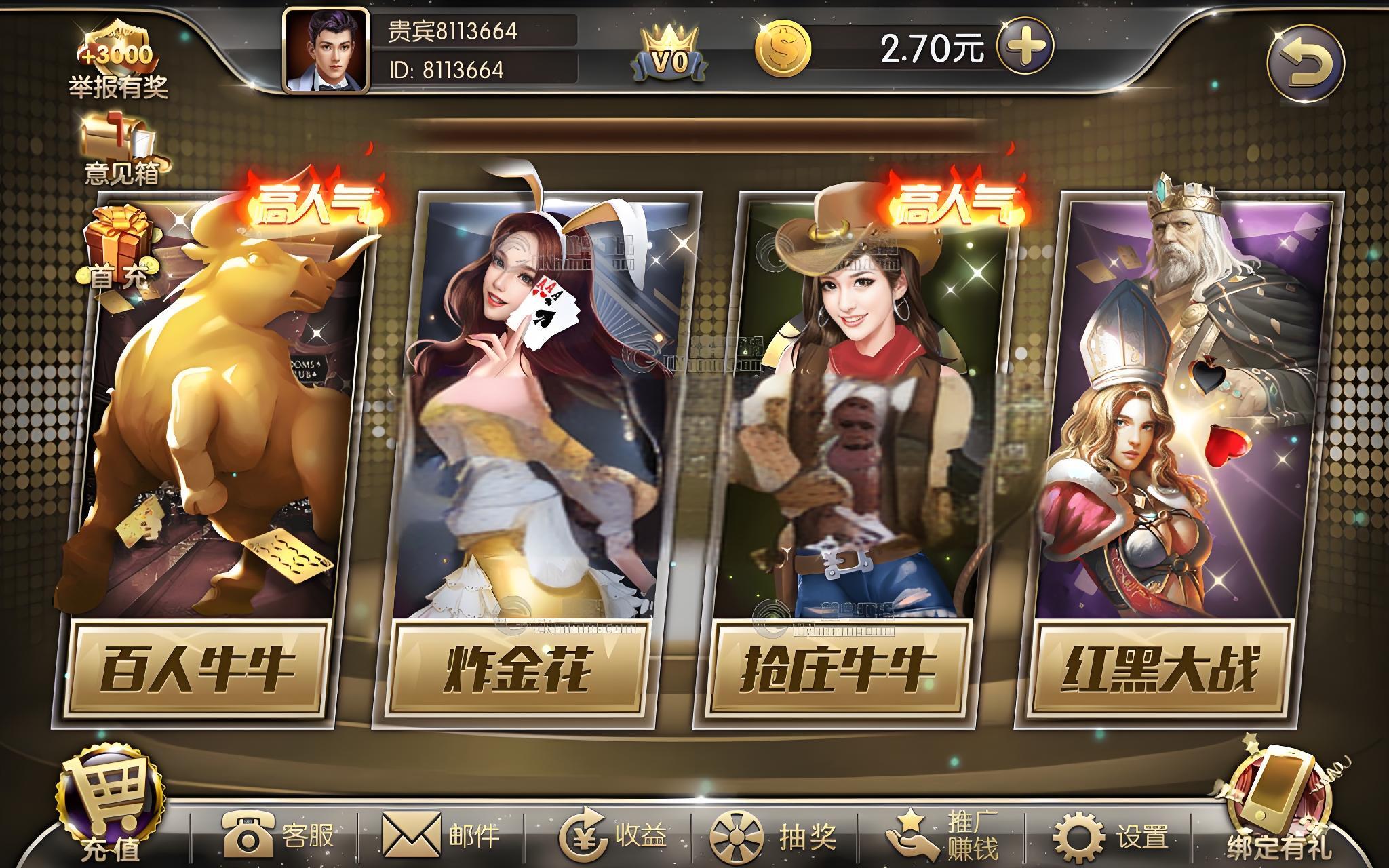Open the 邮件 mailbox

[442, 835]
